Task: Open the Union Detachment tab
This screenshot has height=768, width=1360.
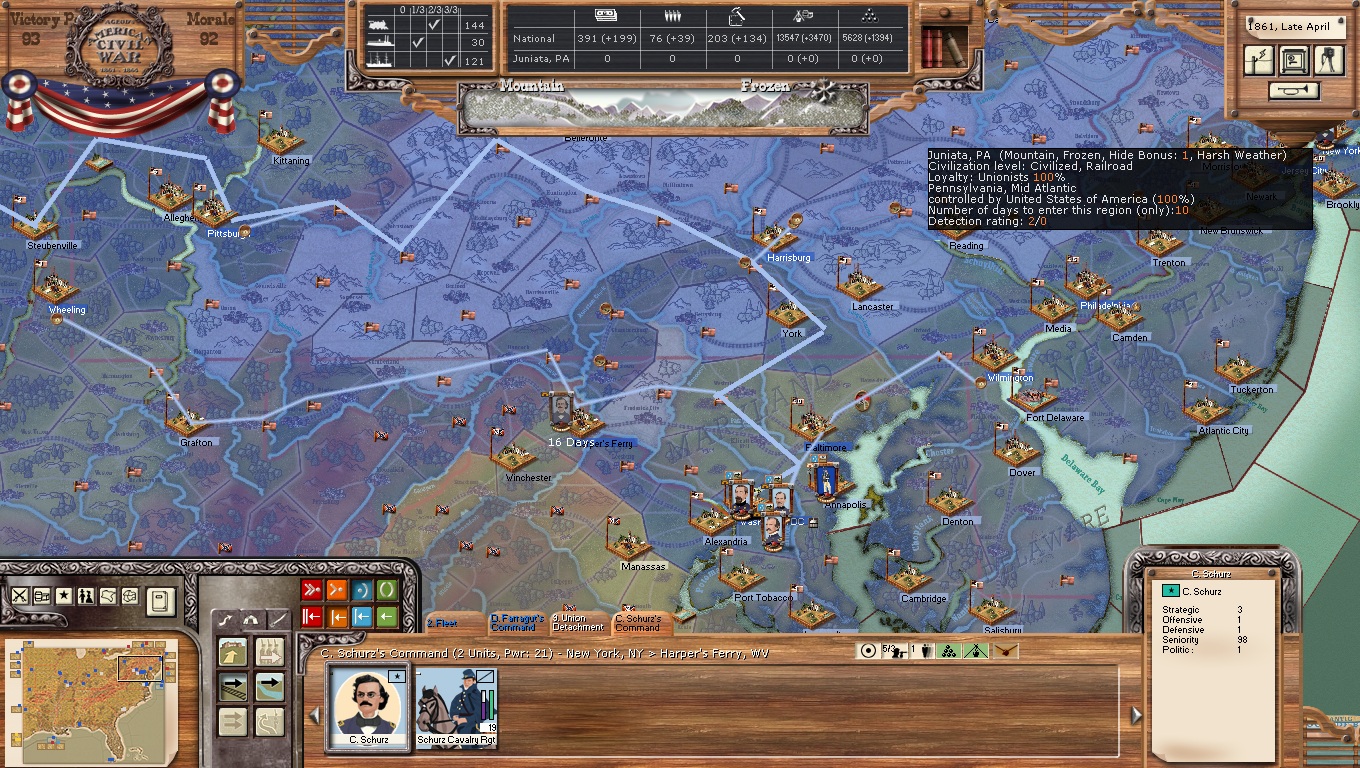Action: click(x=578, y=623)
